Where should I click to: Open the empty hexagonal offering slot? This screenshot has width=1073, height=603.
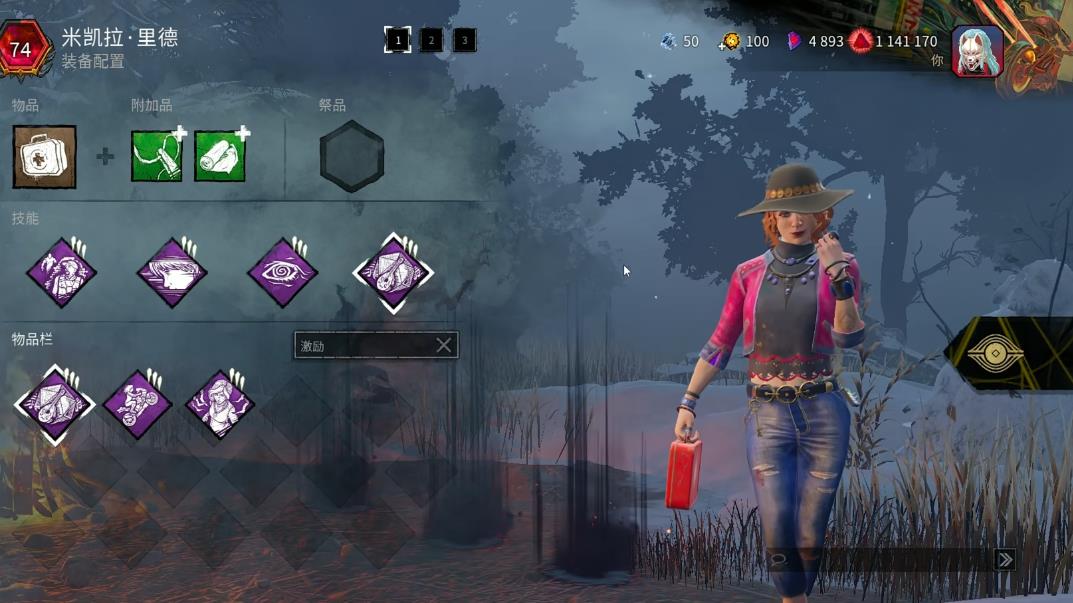click(x=352, y=157)
